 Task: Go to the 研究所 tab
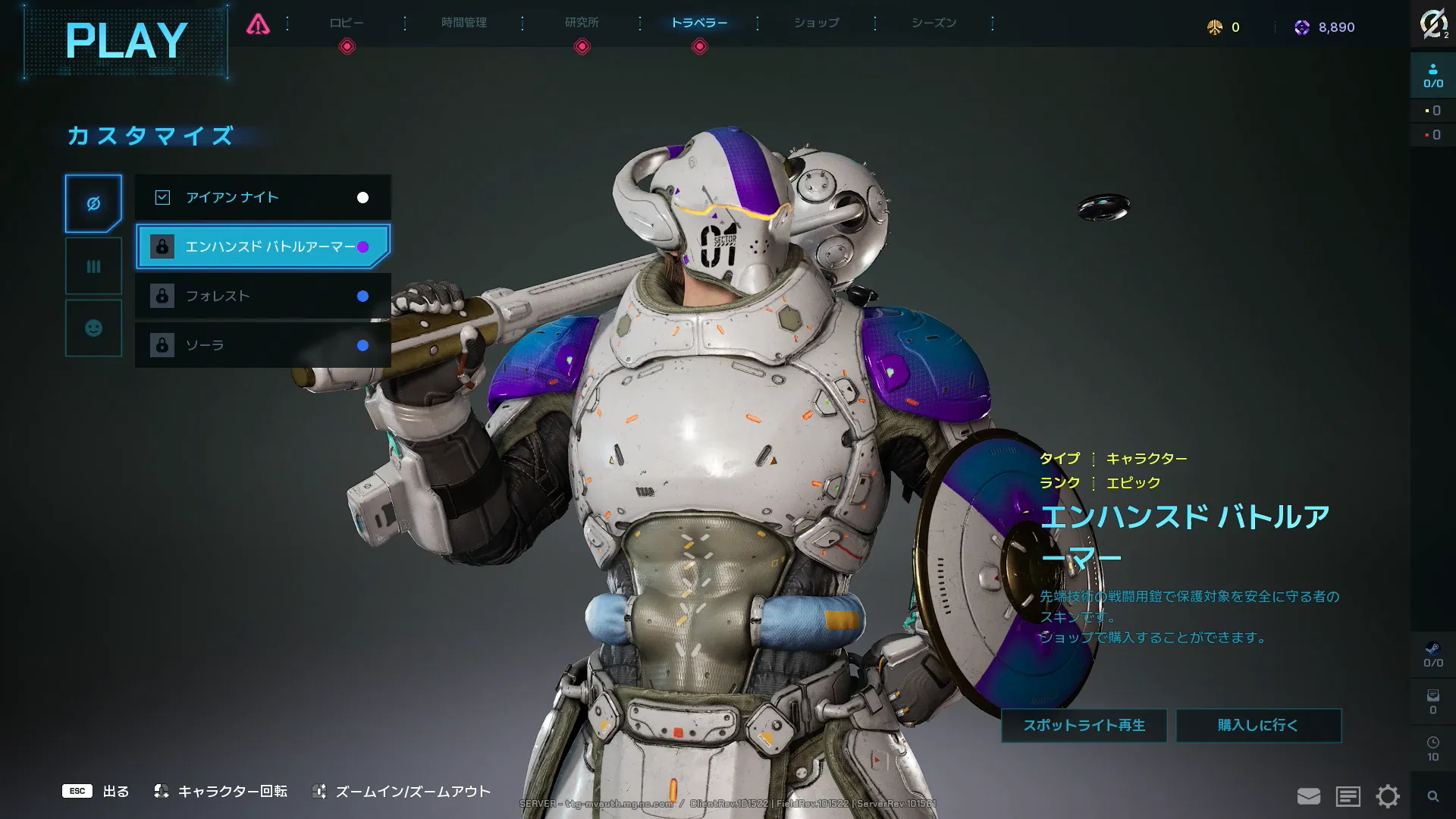point(582,23)
